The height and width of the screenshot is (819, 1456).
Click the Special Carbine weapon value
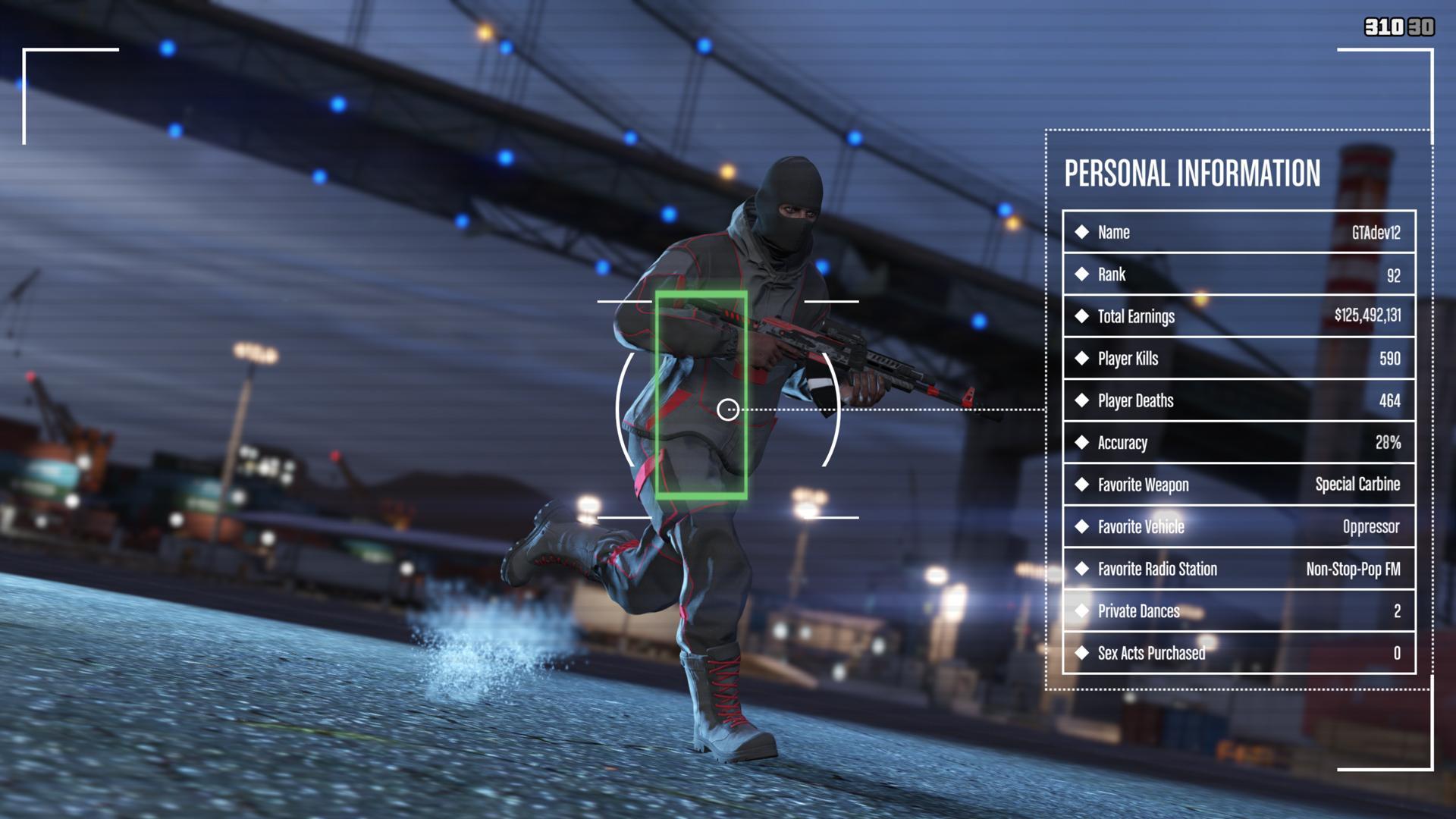pos(1358,485)
